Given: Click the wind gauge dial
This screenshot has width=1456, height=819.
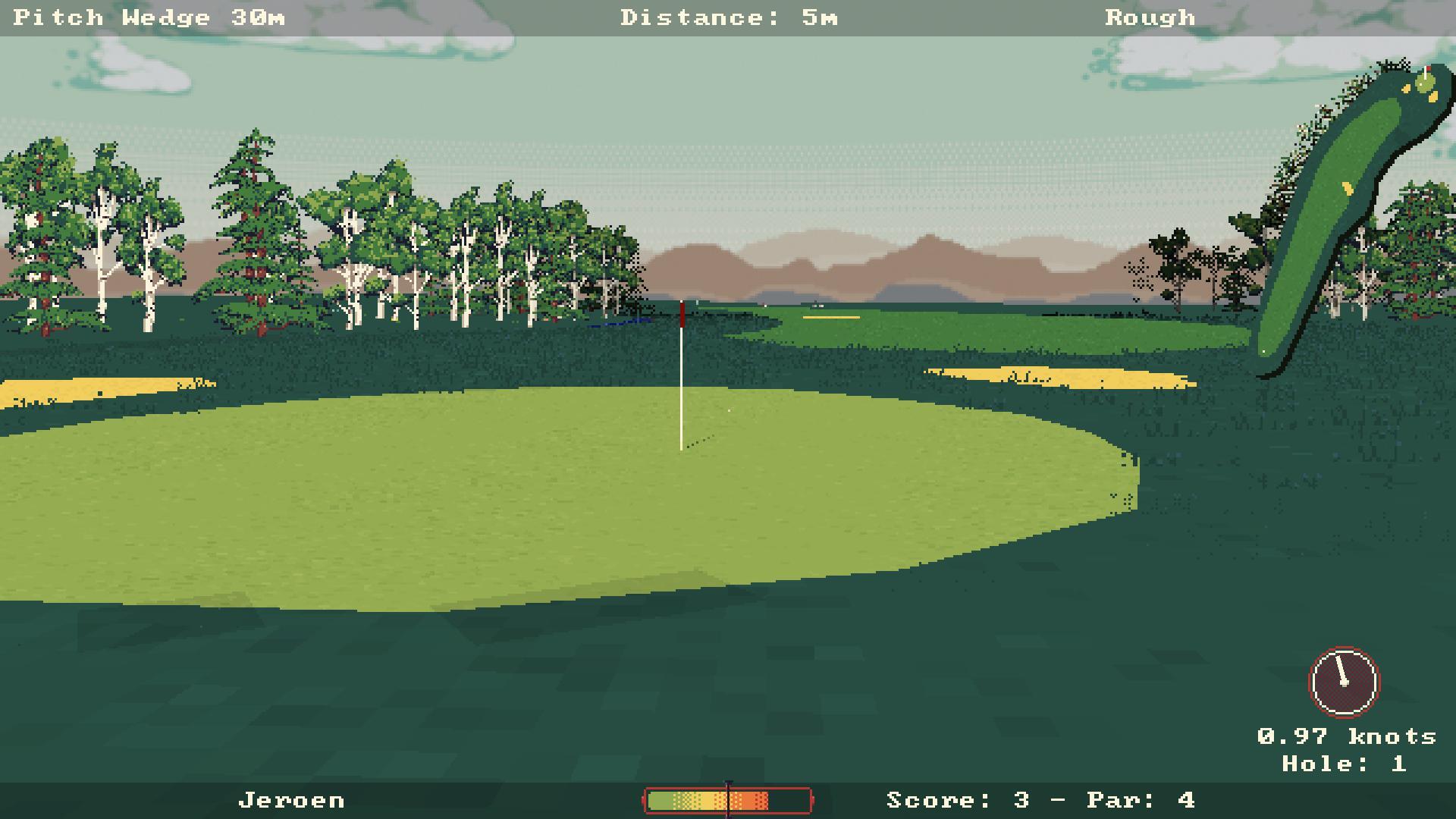Looking at the screenshot, I should click(x=1344, y=681).
